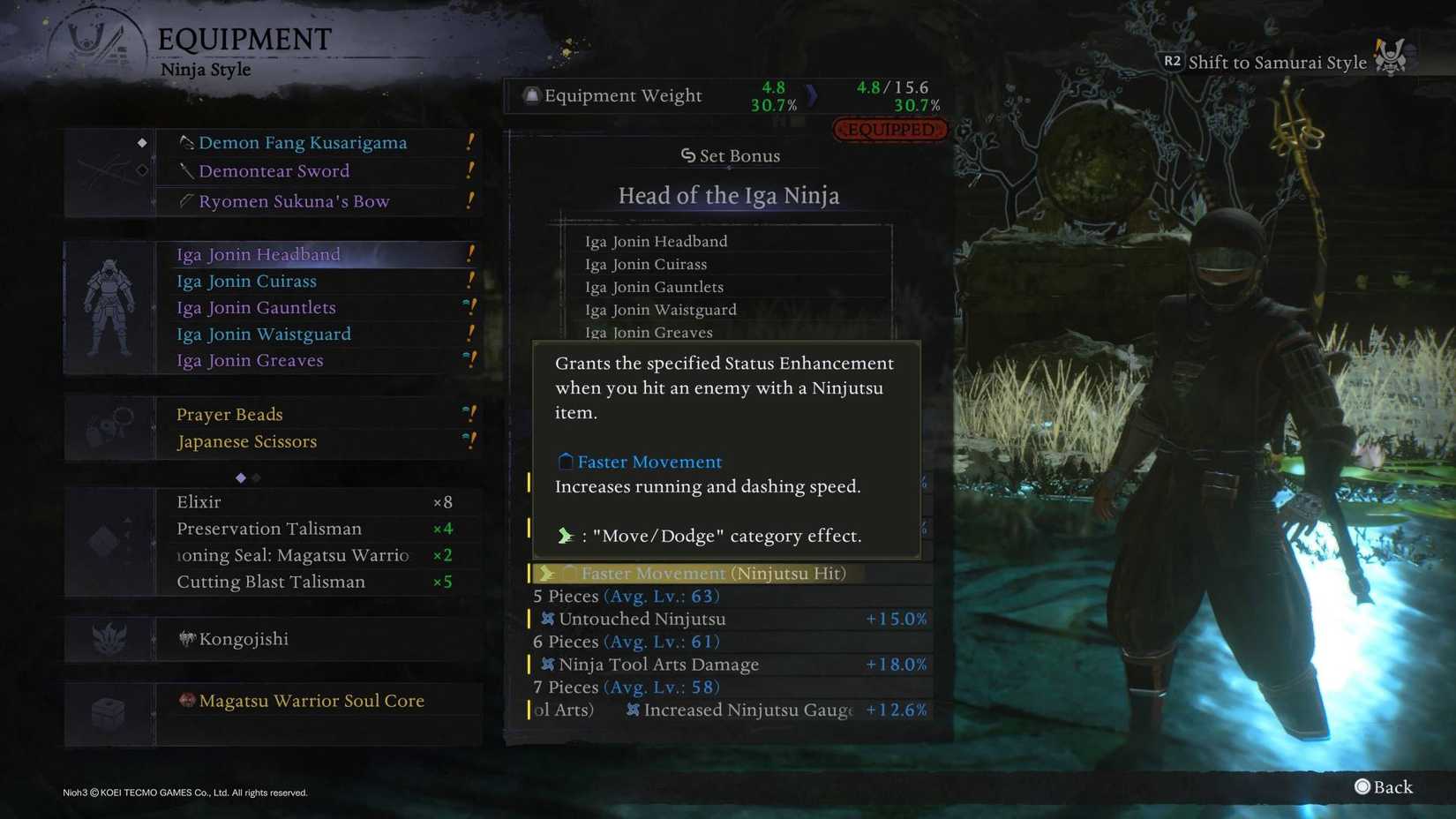Viewport: 1456px width, 819px height.
Task: Click the Ryomen Sukuna's Bow icon
Action: pos(186,201)
